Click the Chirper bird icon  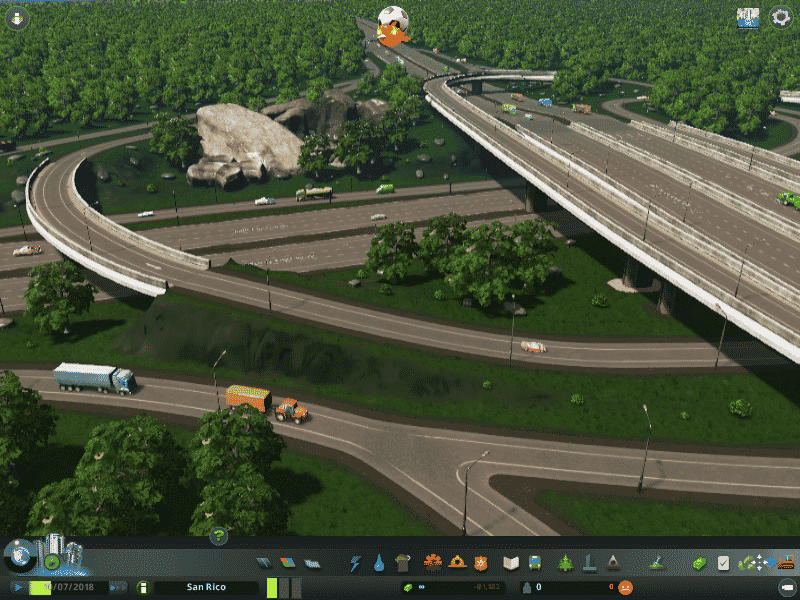[393, 25]
